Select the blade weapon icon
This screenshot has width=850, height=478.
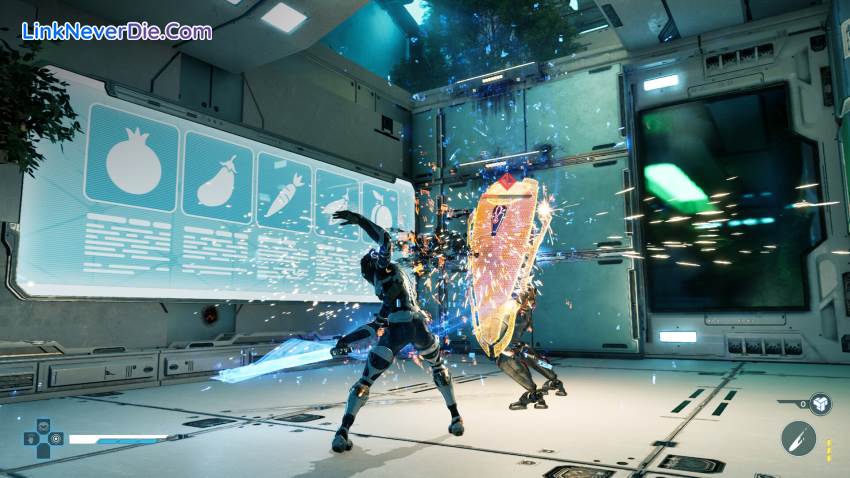click(798, 438)
